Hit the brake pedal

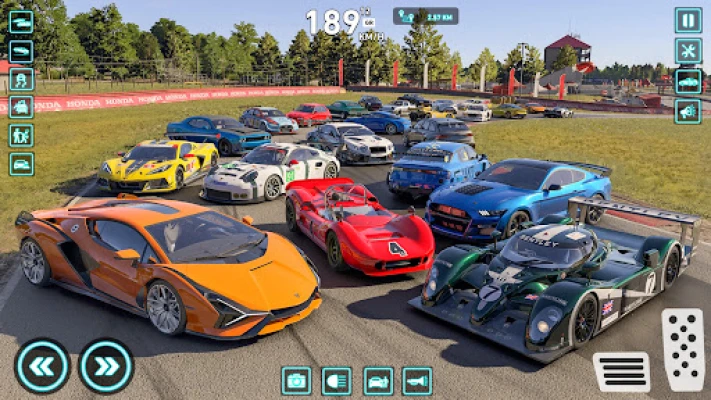click(x=621, y=372)
